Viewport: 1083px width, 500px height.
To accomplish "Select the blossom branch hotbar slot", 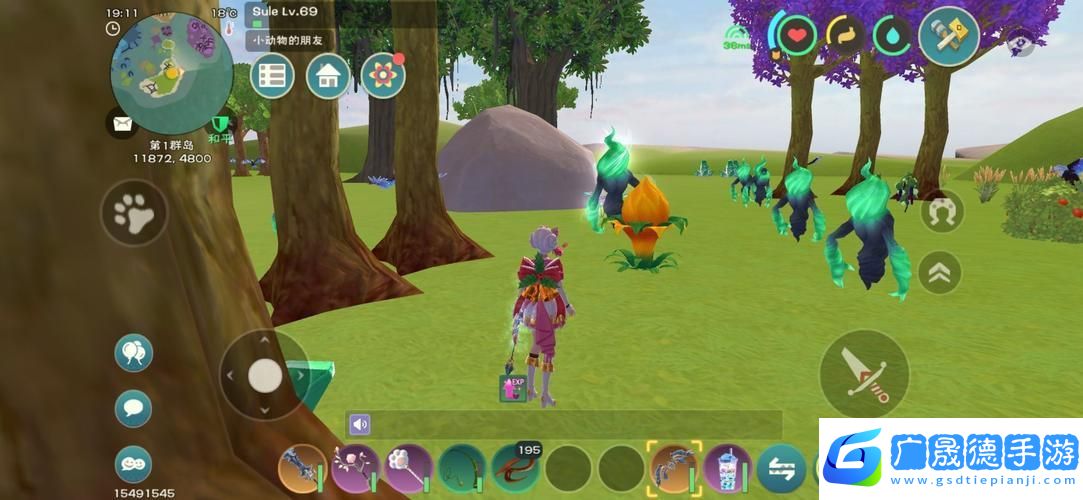I will pos(355,468).
